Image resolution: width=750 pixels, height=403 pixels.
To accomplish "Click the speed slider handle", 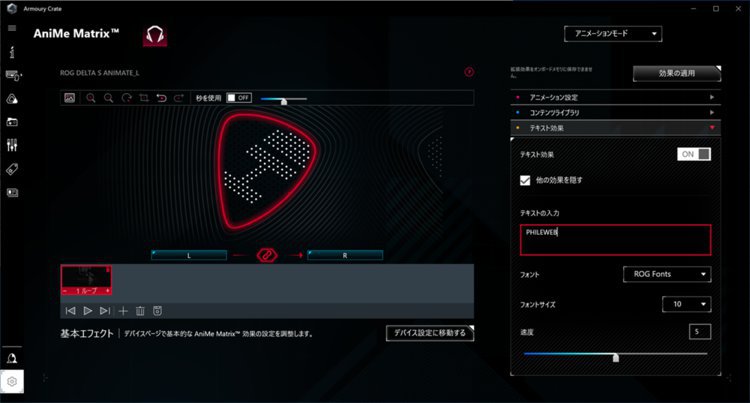I will tap(615, 356).
